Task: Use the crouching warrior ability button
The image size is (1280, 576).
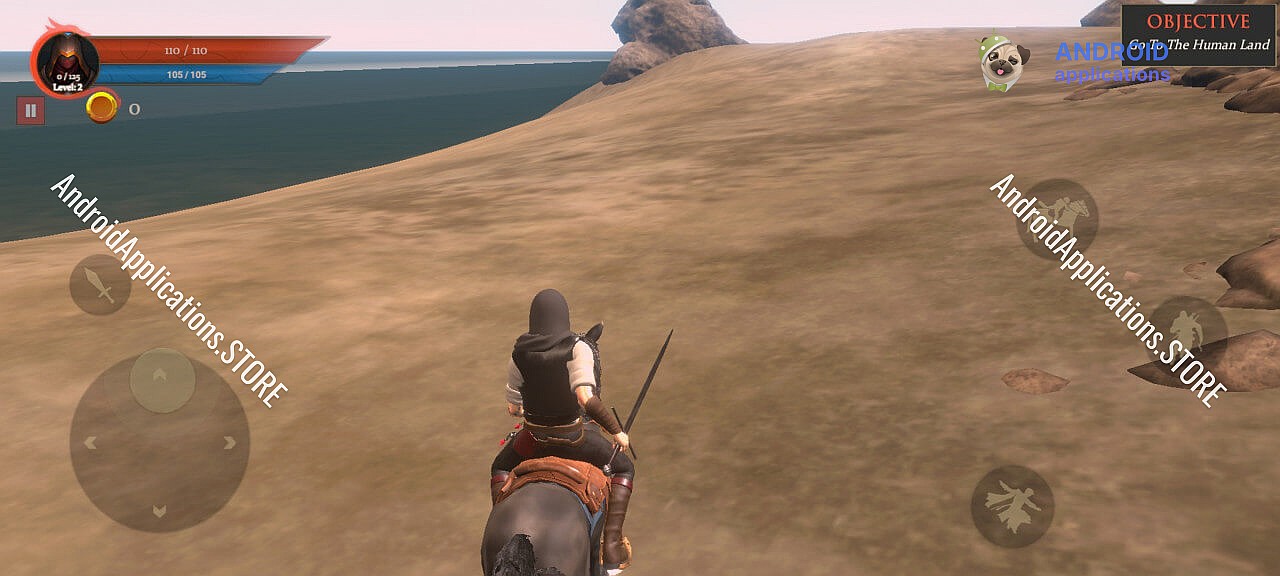Action: click(1187, 330)
